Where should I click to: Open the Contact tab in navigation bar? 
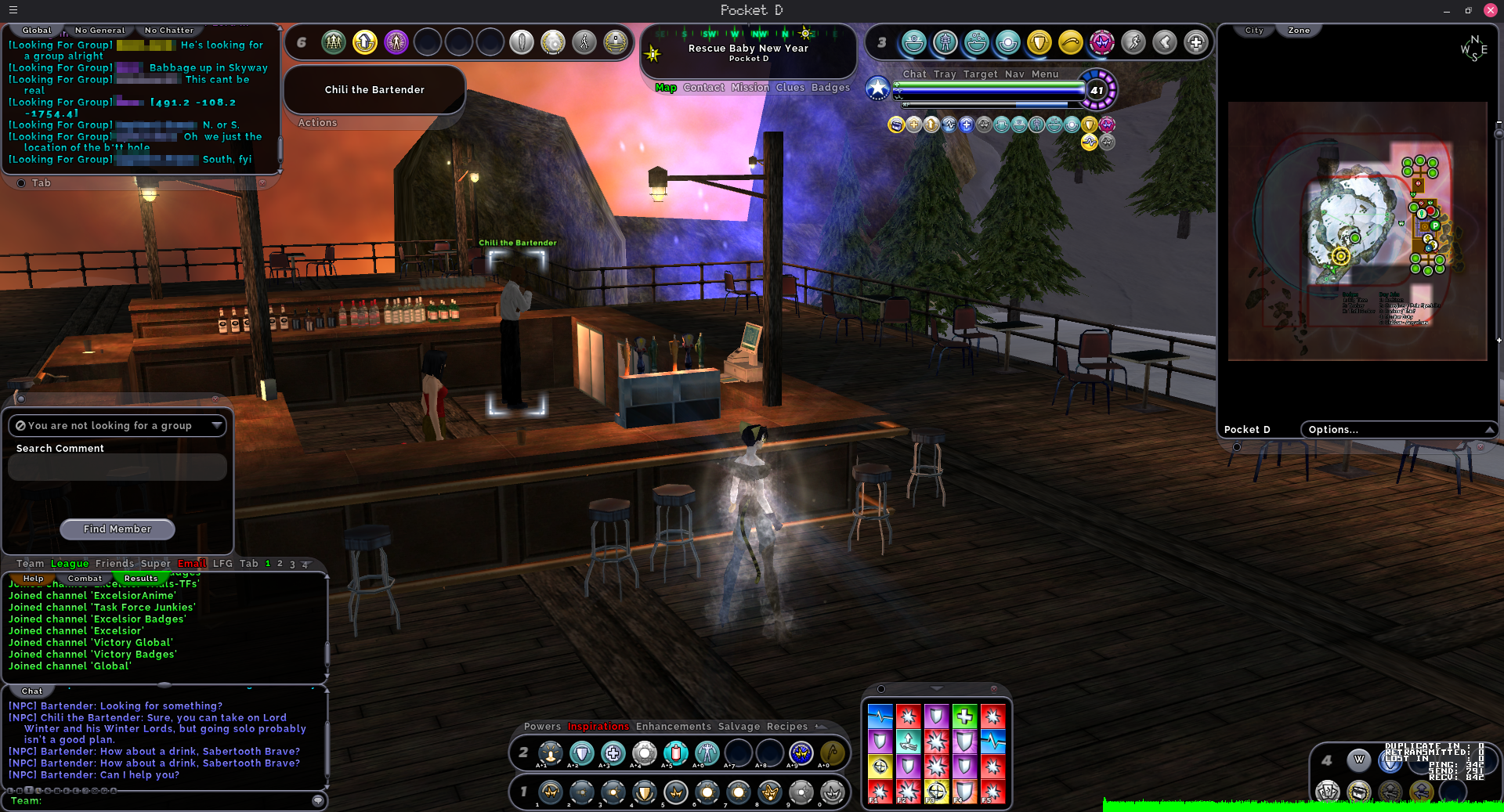point(703,88)
